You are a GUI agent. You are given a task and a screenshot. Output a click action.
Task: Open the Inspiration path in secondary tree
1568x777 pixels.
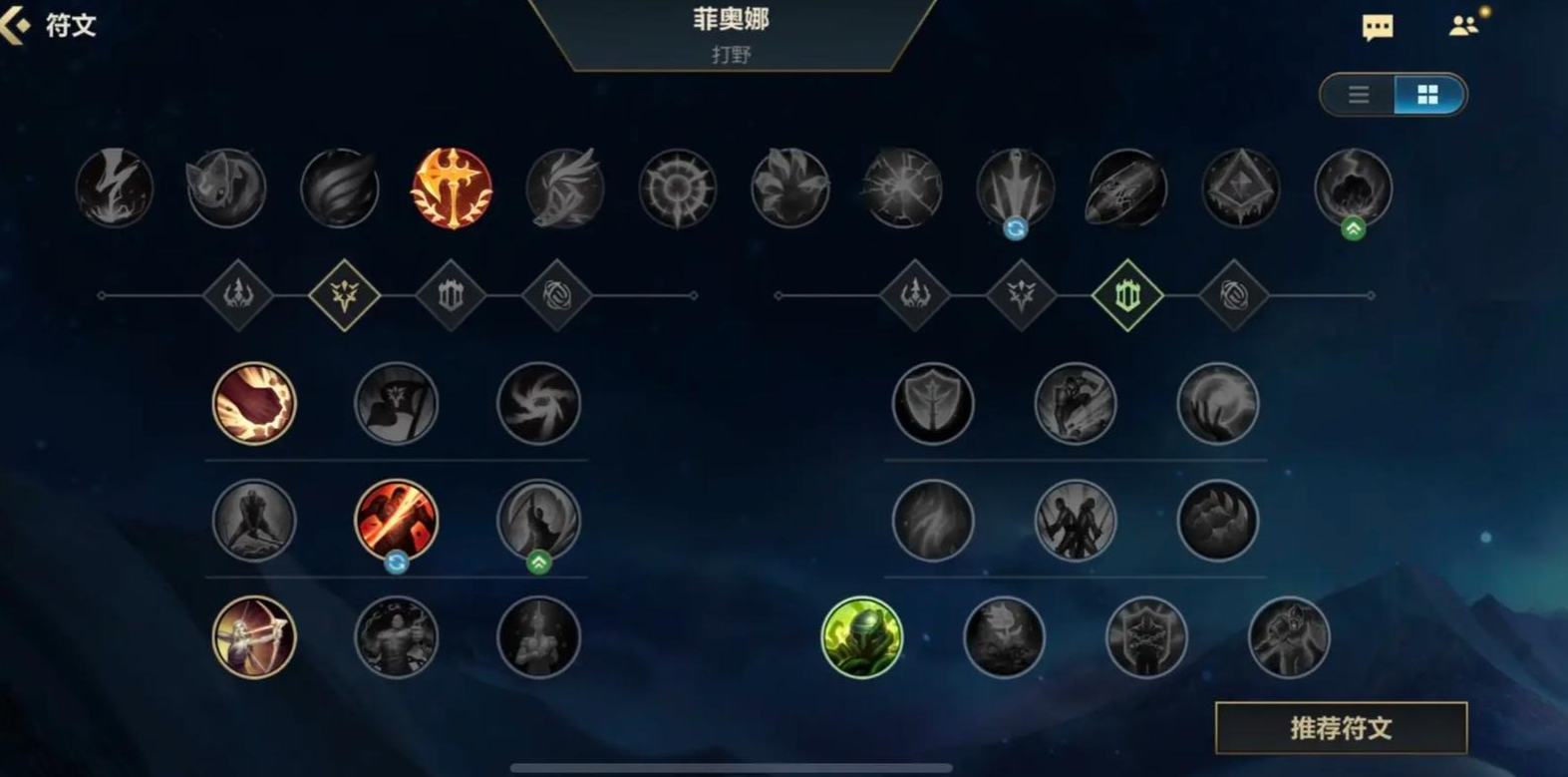click(x=1234, y=295)
